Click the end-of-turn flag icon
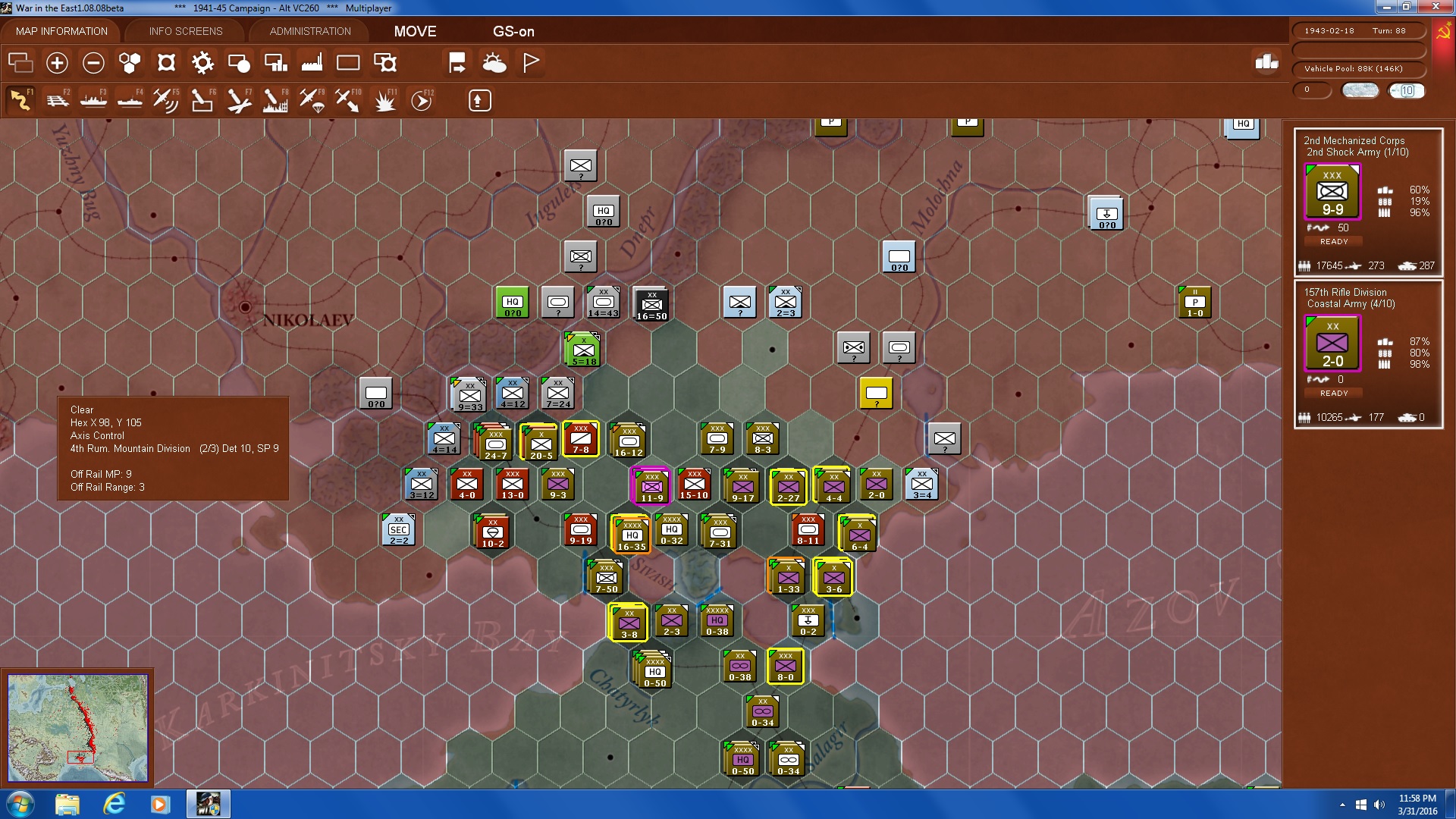Screen dimensions: 1456x819 pos(531,63)
